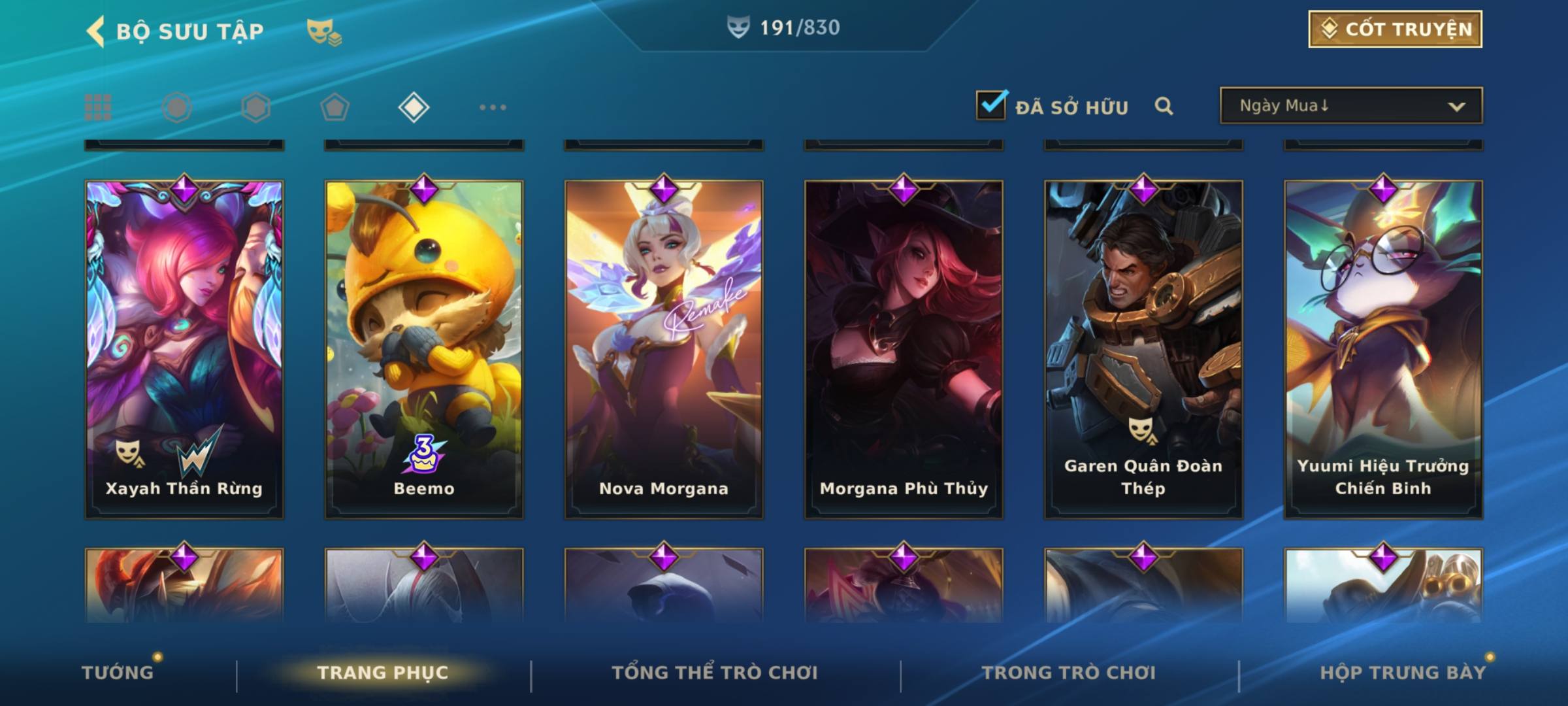Pick the Beemo skin card
Viewport: 1568px width, 706px height.
[x=424, y=350]
